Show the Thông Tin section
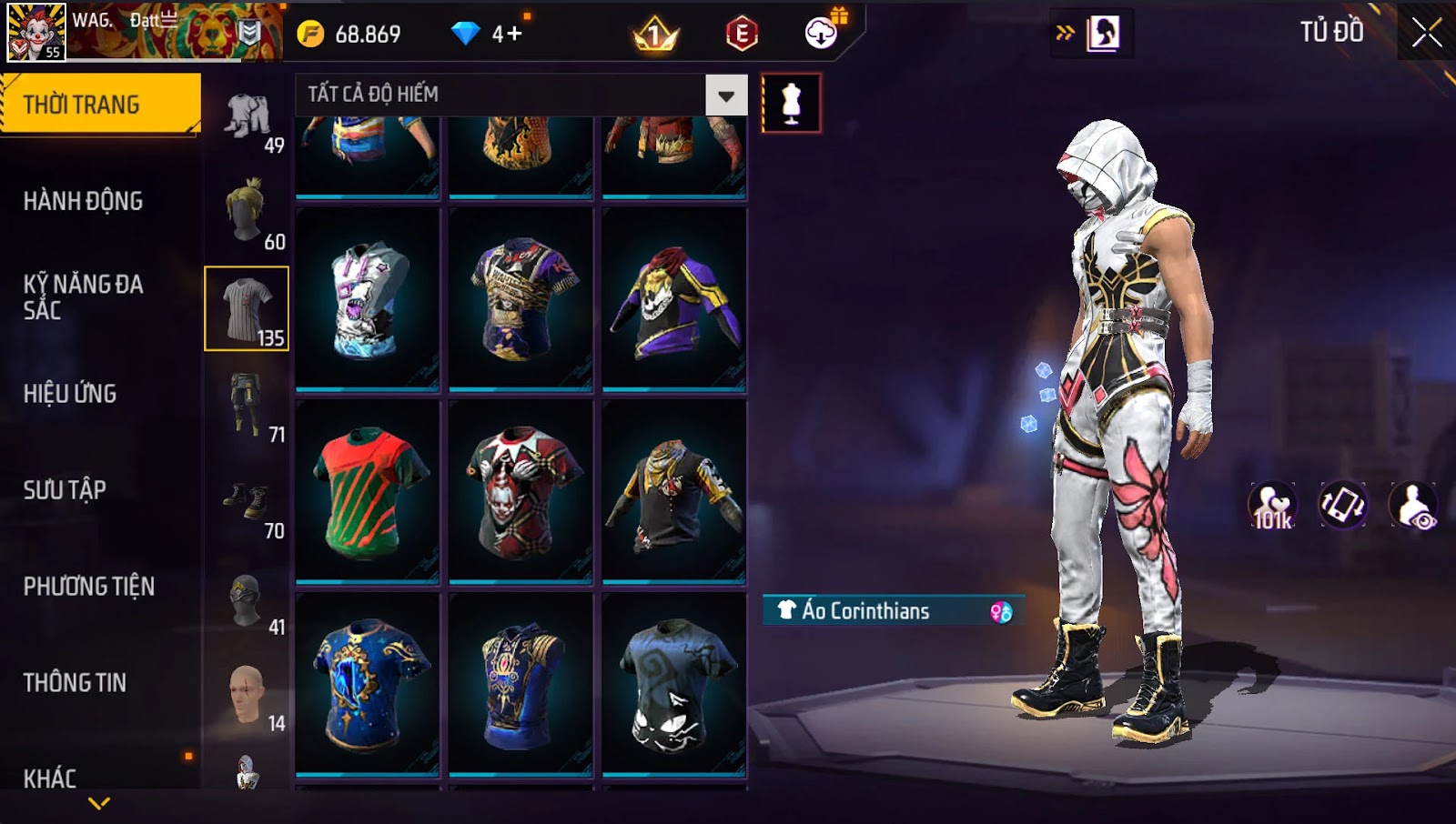The image size is (1456, 824). click(x=75, y=683)
